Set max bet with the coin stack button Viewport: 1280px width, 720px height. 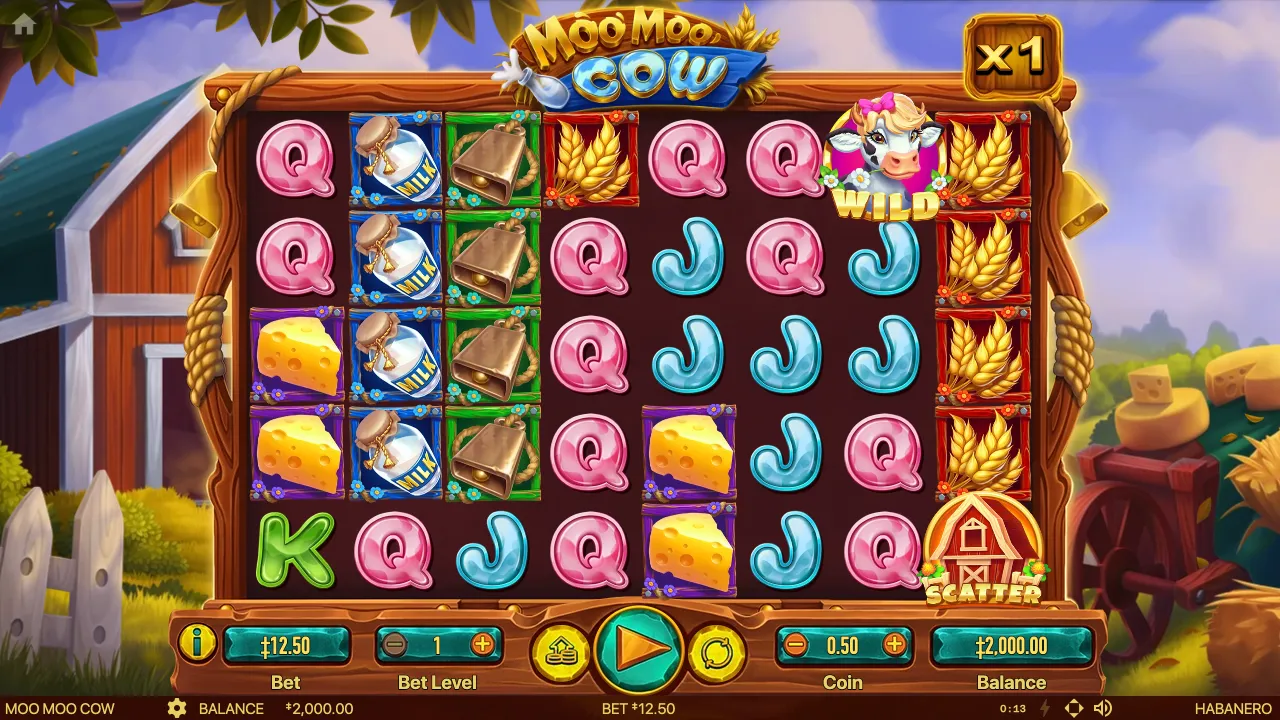coord(561,652)
